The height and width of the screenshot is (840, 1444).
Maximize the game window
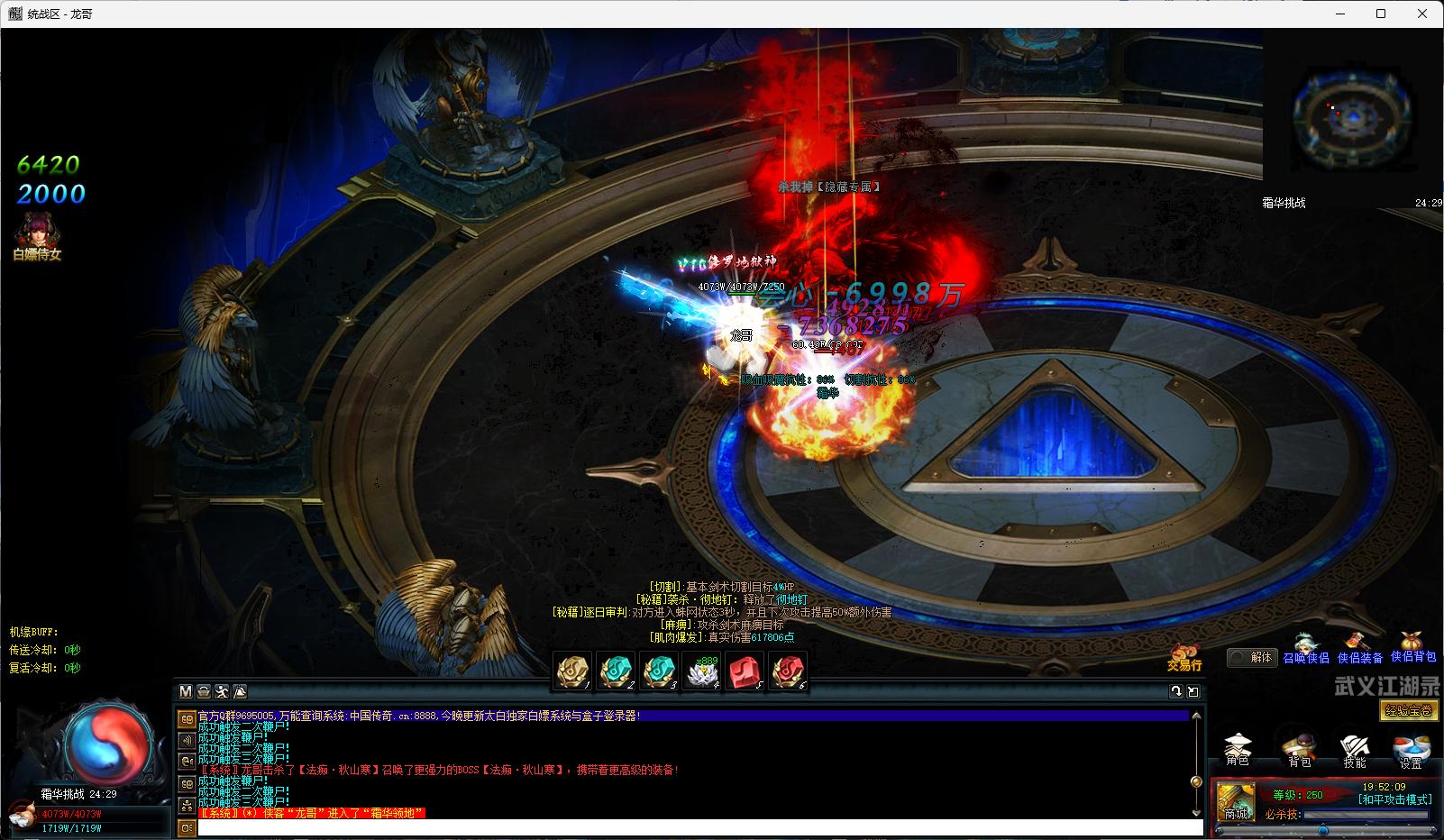(x=1380, y=14)
